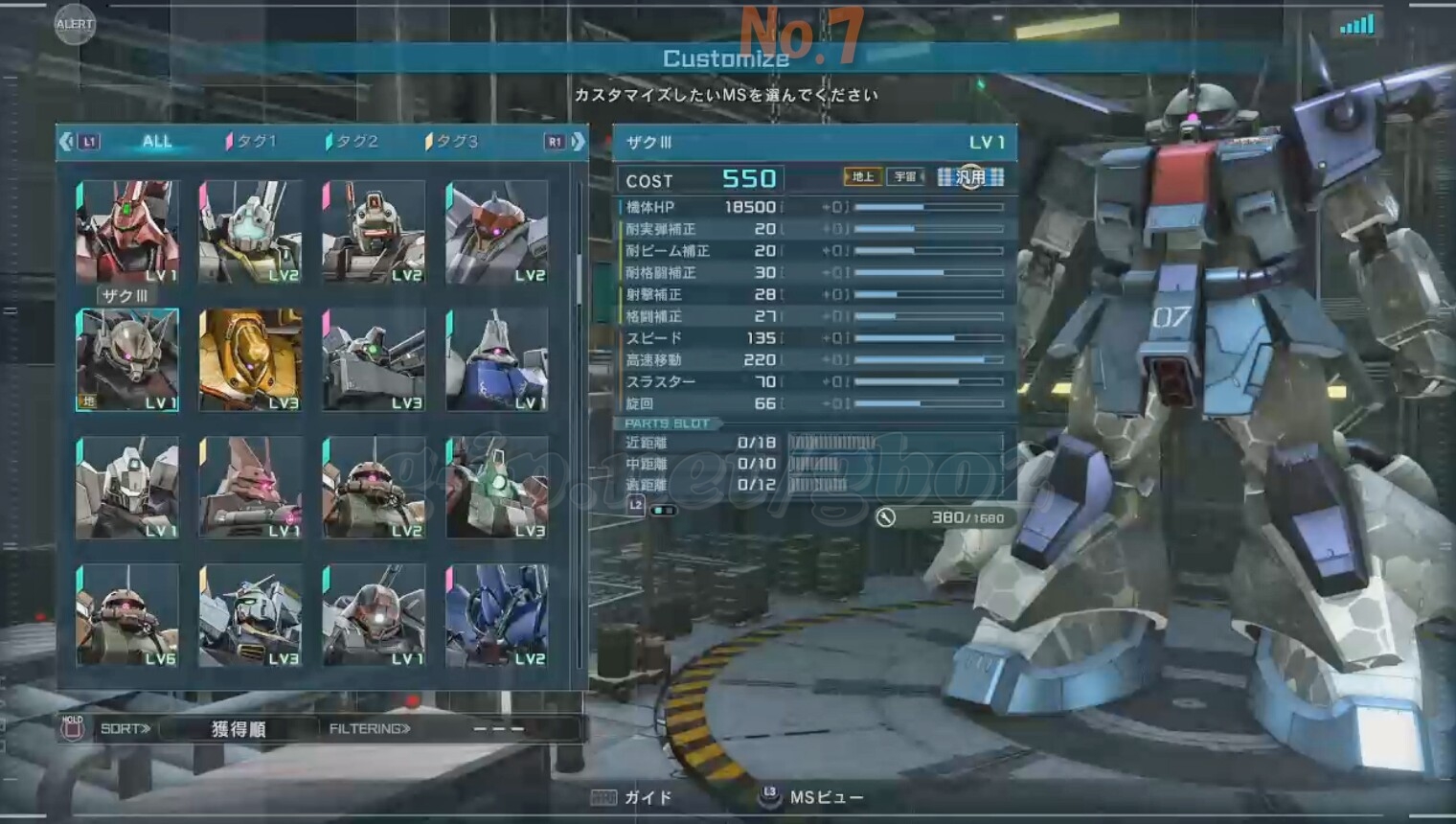The width and height of the screenshot is (1456, 824).
Task: Switch to the タグ2 tab
Action: (x=353, y=142)
